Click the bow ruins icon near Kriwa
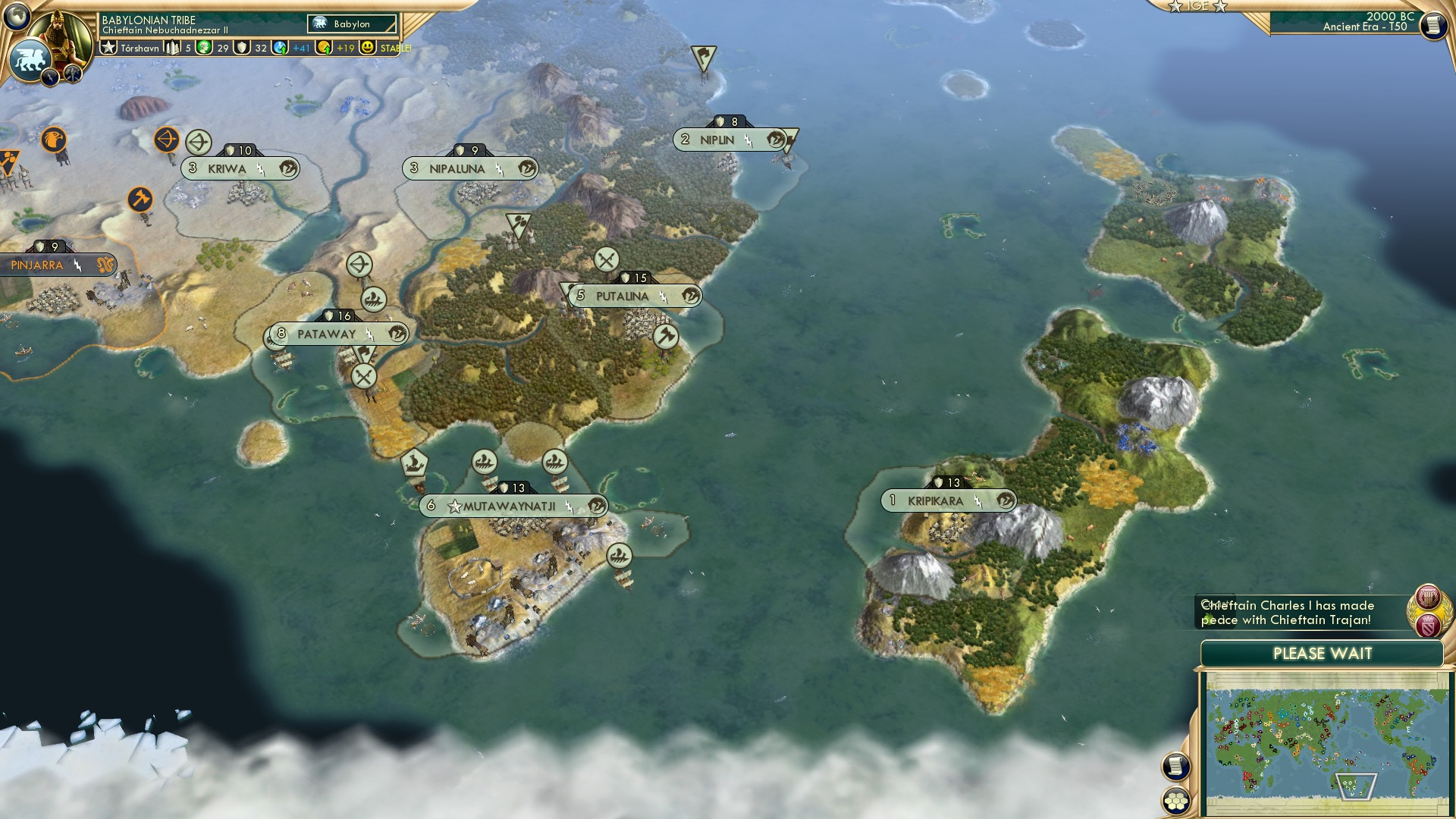The image size is (1456, 819). [199, 141]
